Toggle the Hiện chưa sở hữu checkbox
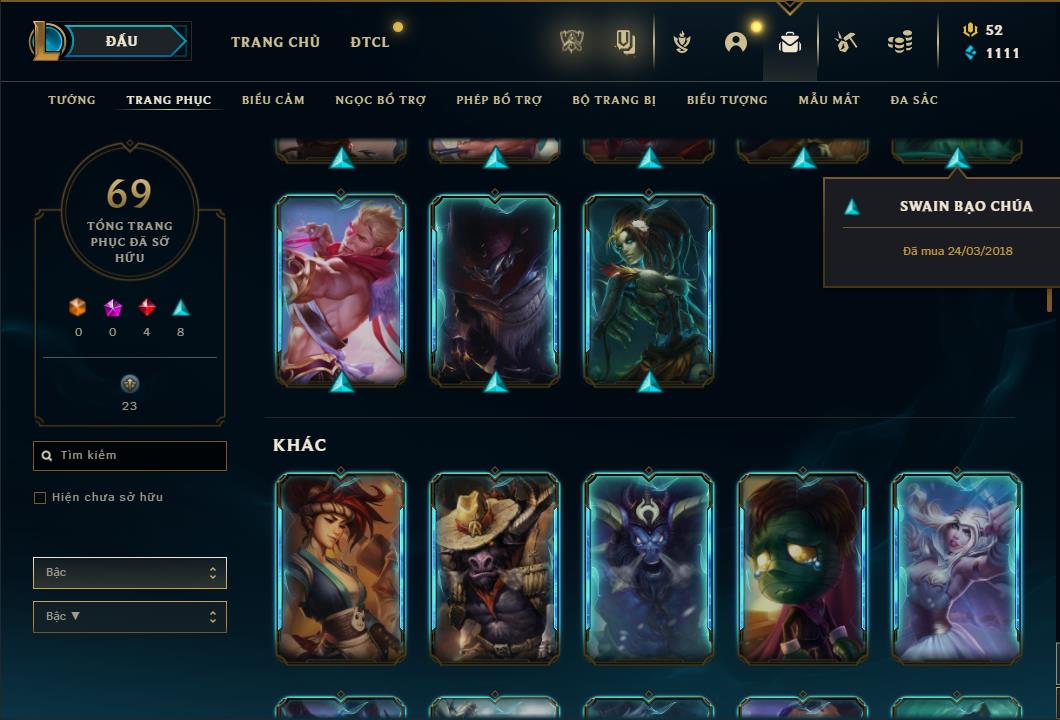This screenshot has width=1060, height=720. pos(40,498)
